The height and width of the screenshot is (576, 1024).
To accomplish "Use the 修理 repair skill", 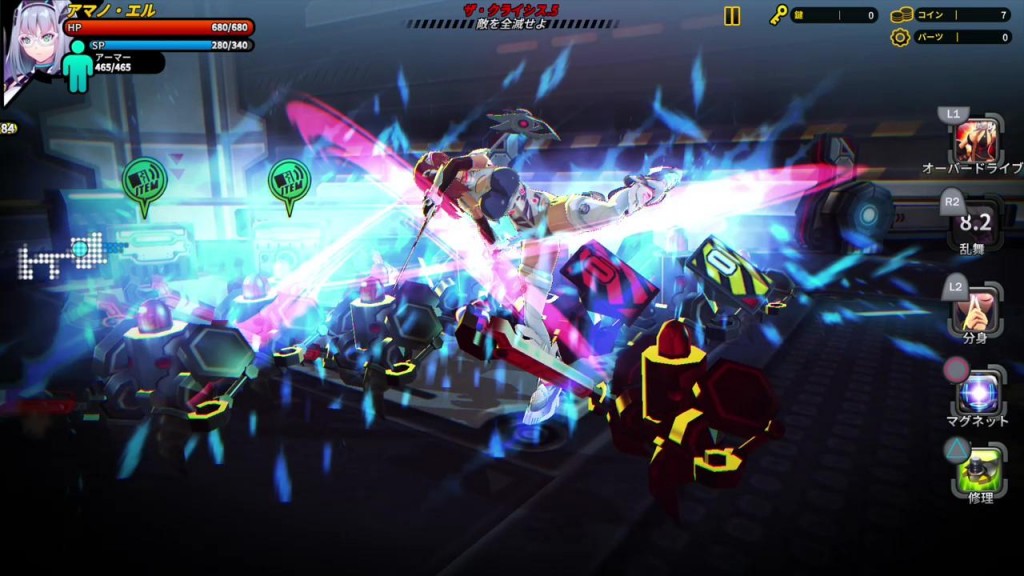I will [x=977, y=472].
